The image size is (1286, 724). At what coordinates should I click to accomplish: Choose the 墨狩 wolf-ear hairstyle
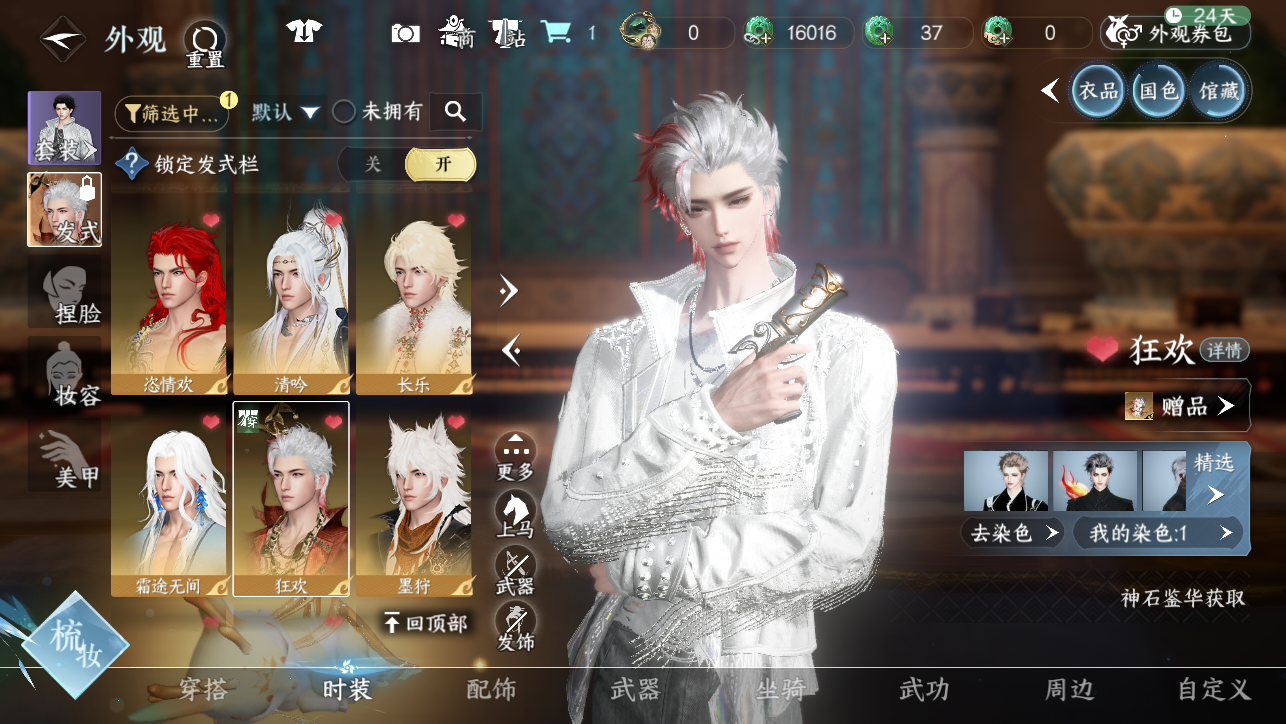[x=414, y=498]
